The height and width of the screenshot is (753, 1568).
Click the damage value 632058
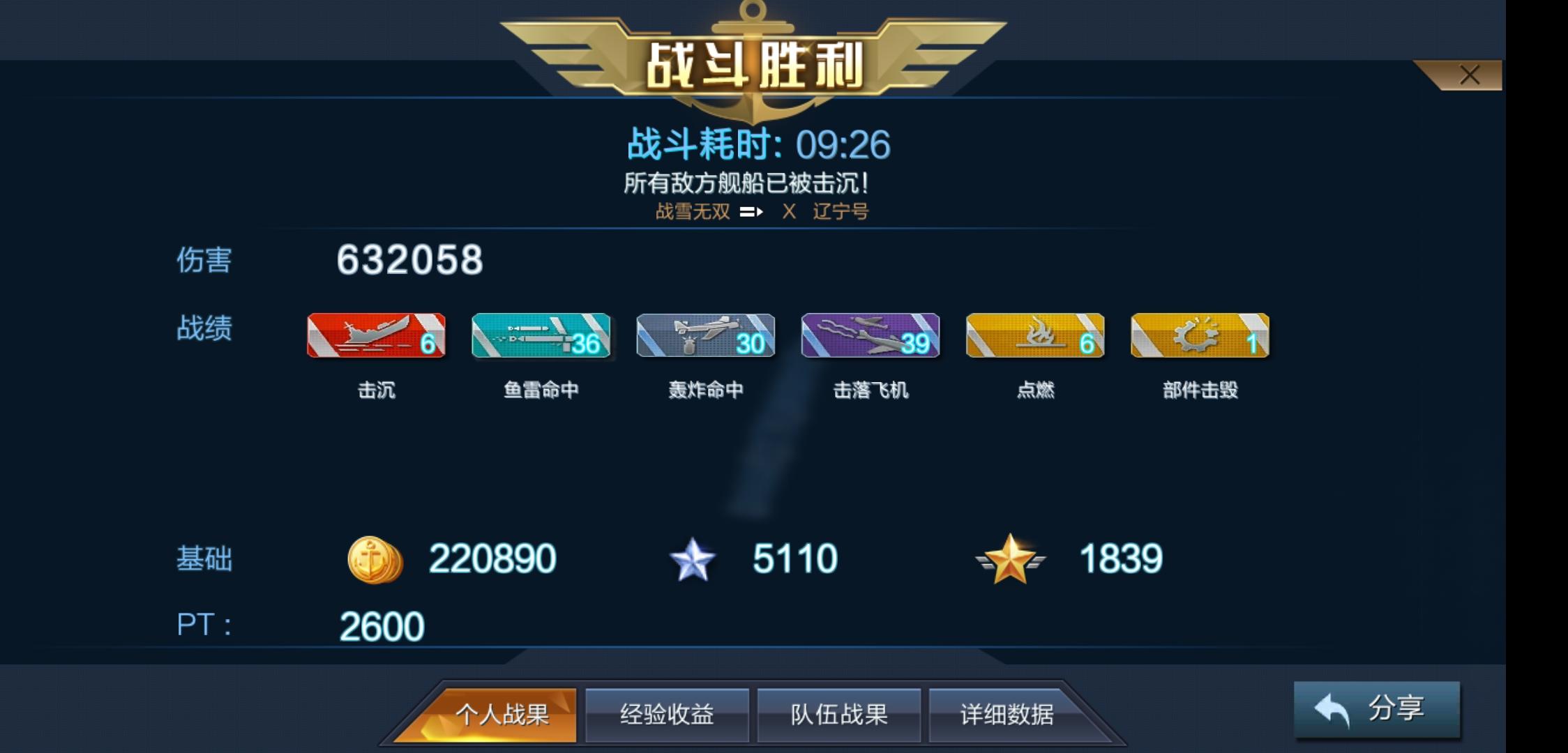click(412, 260)
